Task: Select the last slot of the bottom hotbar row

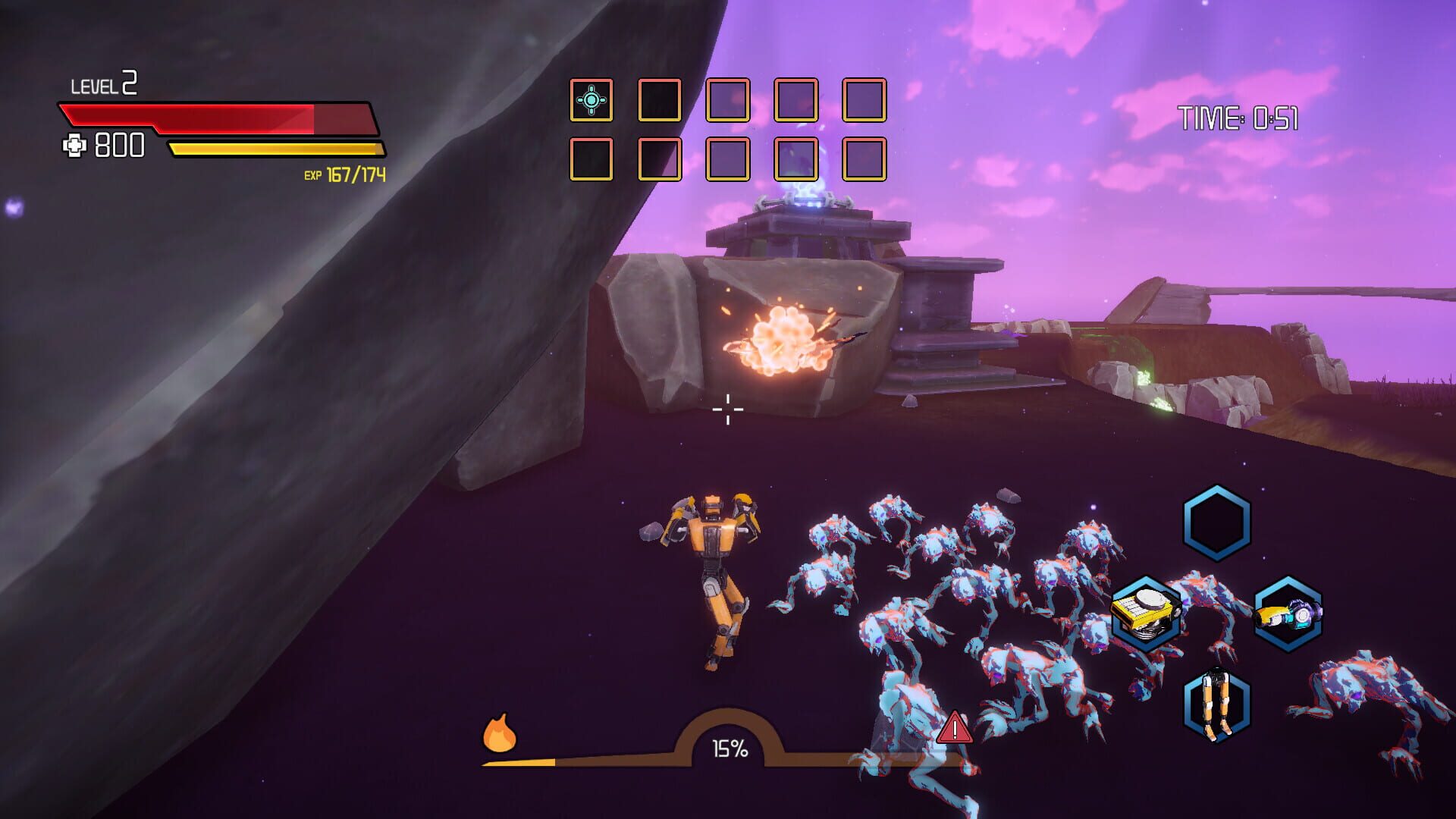Action: point(864,159)
